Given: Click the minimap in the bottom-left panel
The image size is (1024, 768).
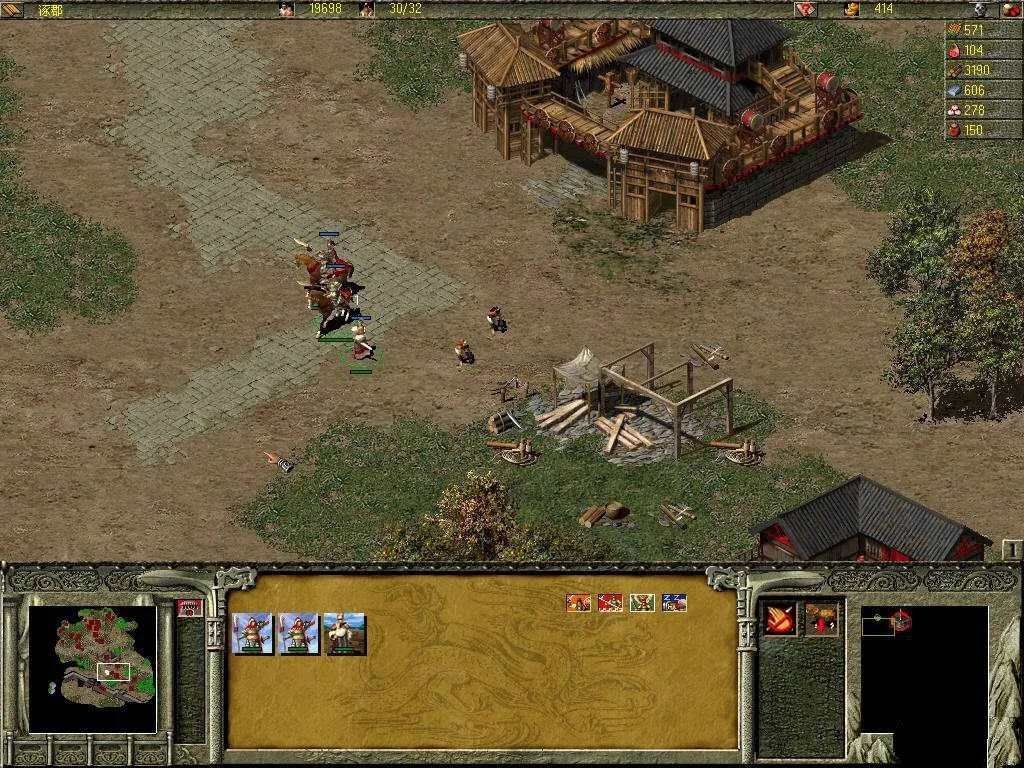Looking at the screenshot, I should (x=92, y=669).
